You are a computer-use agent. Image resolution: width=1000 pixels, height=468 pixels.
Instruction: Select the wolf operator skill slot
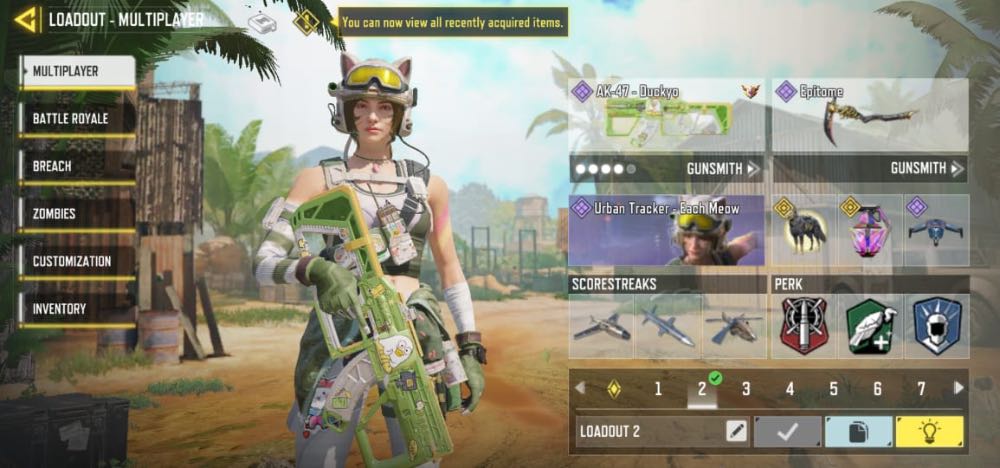804,230
